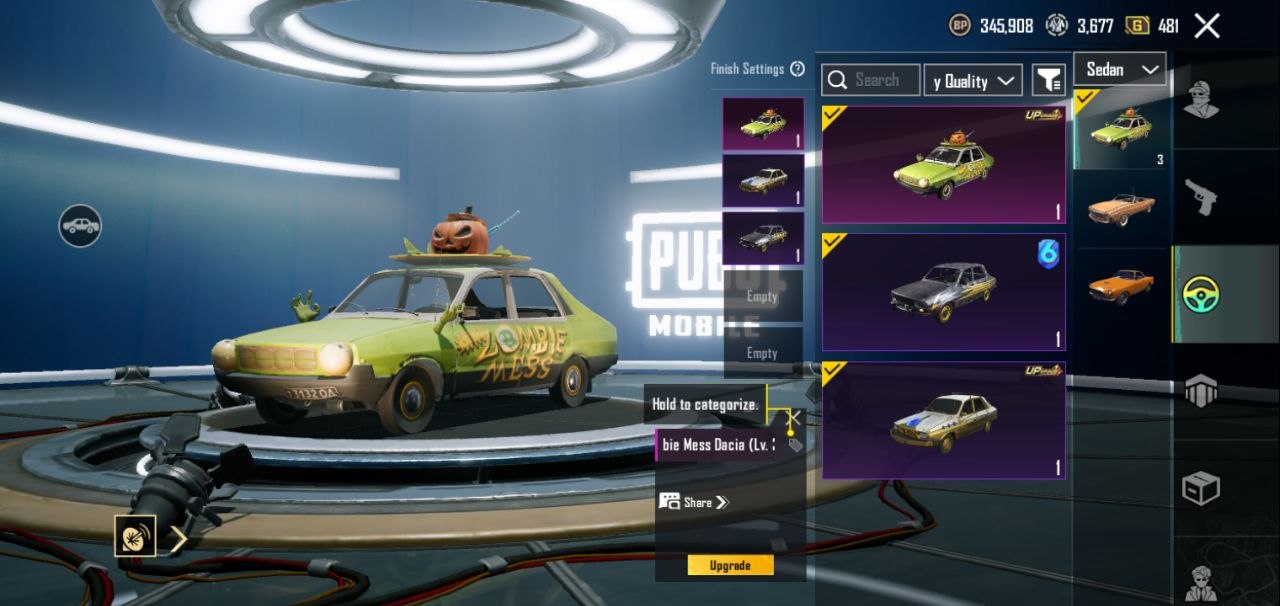Open the parachute crate tab
Viewport: 1280px width, 606px height.
click(x=1201, y=391)
